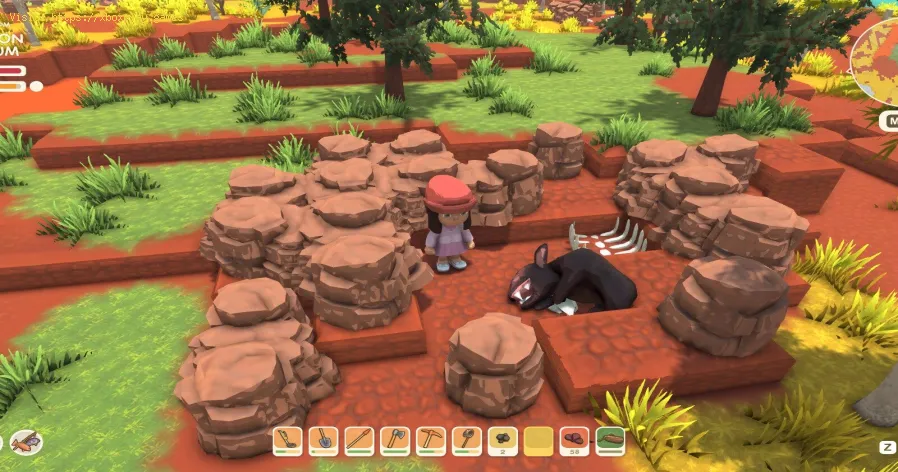Choose the spear in the hotbar
This screenshot has width=898, height=472.
359,440
